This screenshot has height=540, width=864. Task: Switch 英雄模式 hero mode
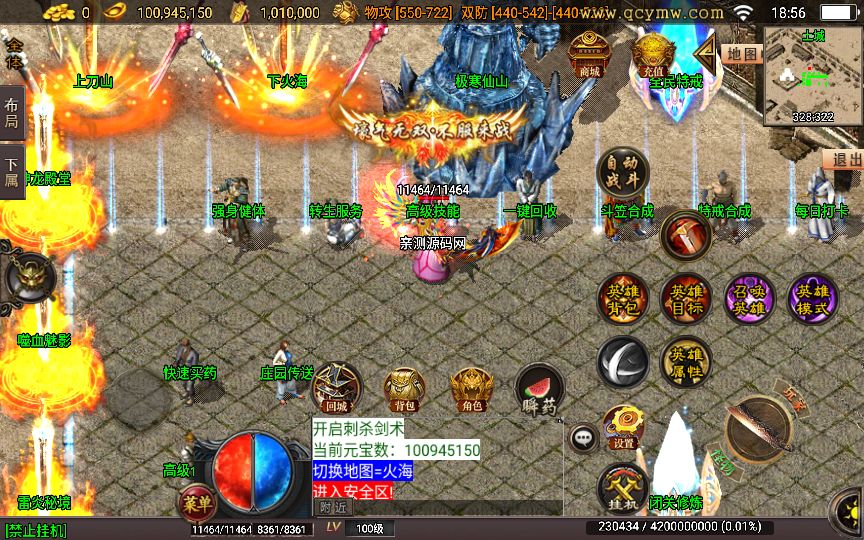click(x=812, y=299)
